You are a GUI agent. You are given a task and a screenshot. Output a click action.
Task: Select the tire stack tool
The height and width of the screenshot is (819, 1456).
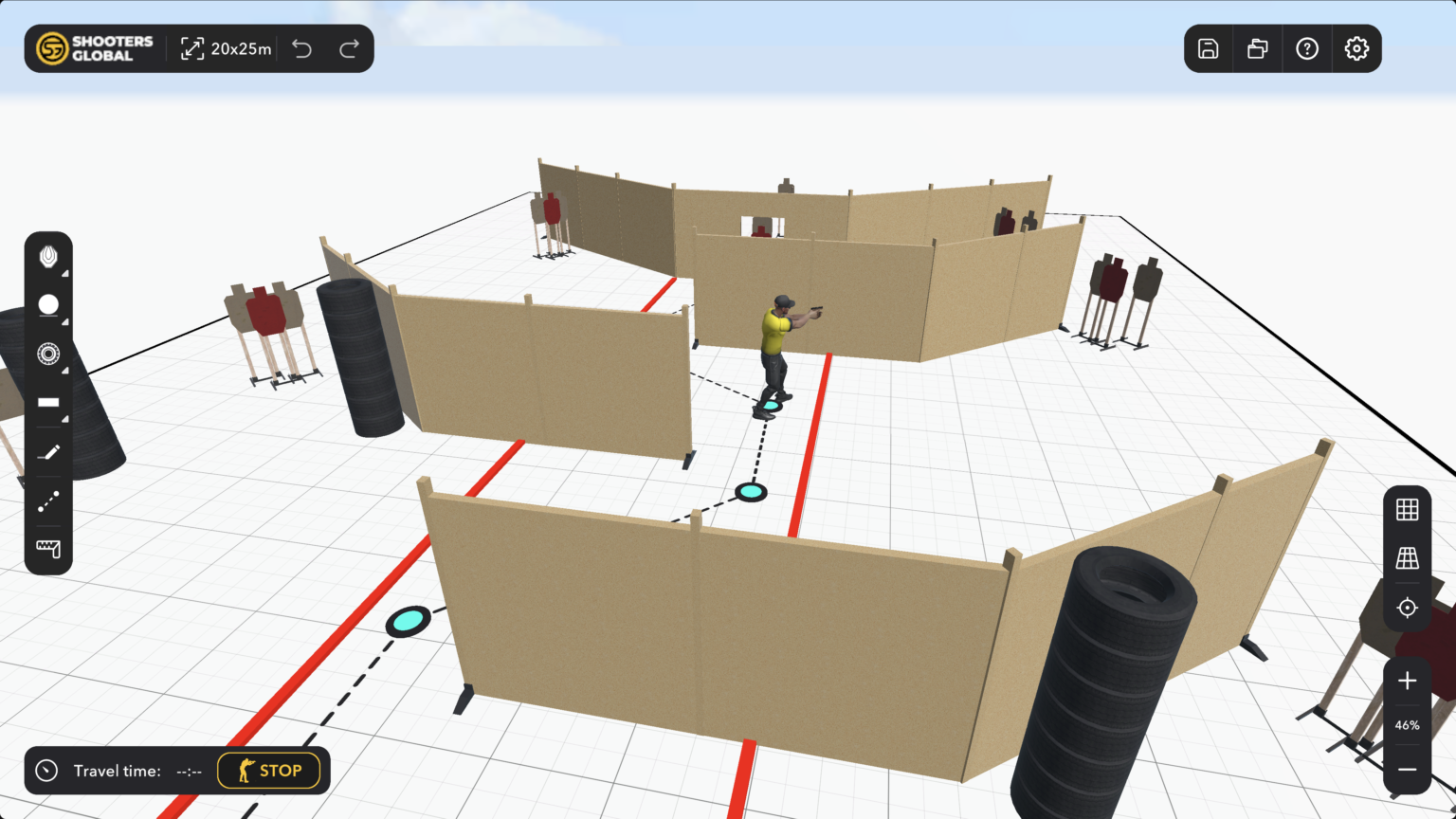48,354
